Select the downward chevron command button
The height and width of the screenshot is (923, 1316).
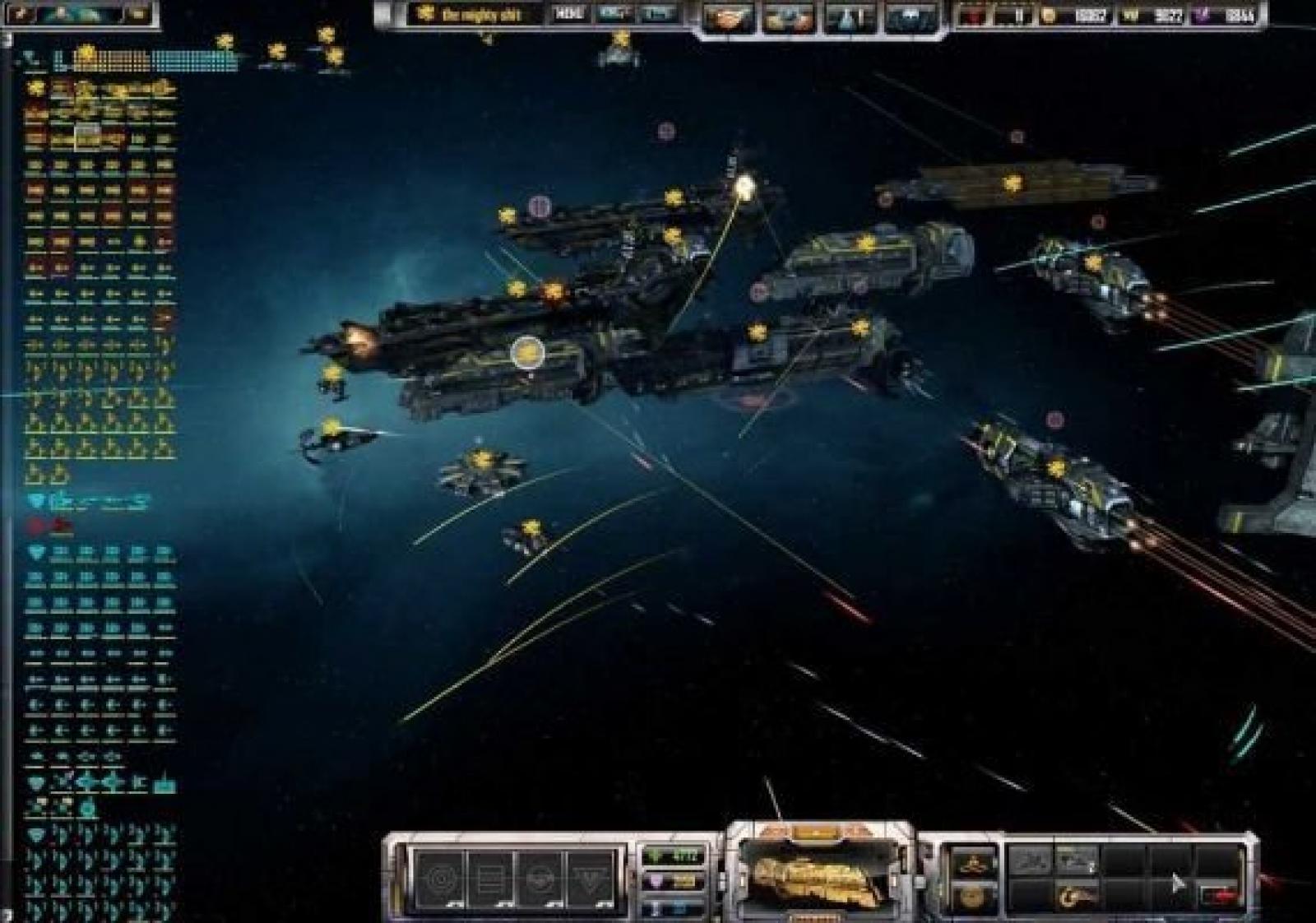[592, 875]
